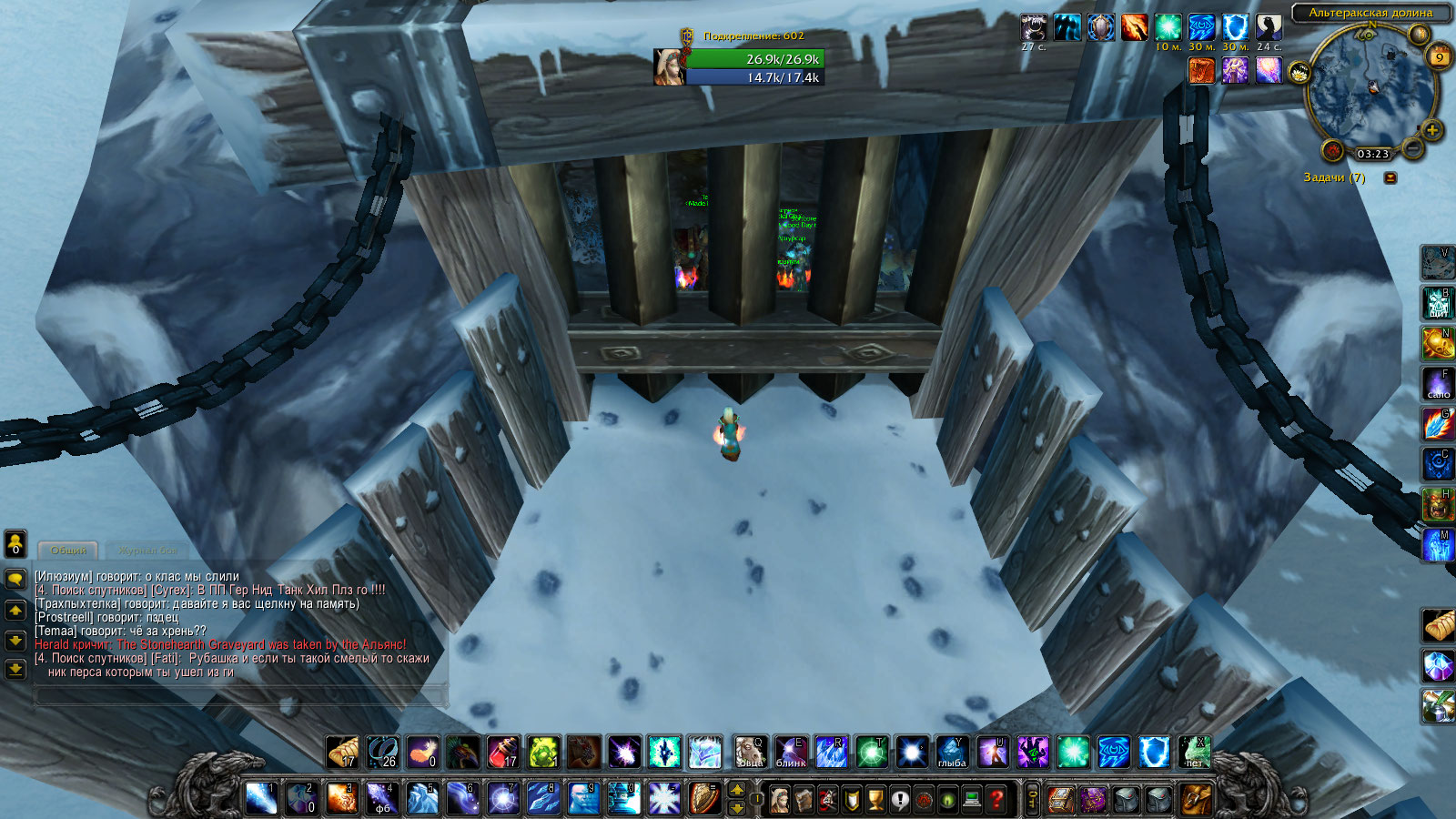This screenshot has height=819, width=1456.
Task: Click the Horde battleground icon on minimap
Action: click(x=1333, y=150)
